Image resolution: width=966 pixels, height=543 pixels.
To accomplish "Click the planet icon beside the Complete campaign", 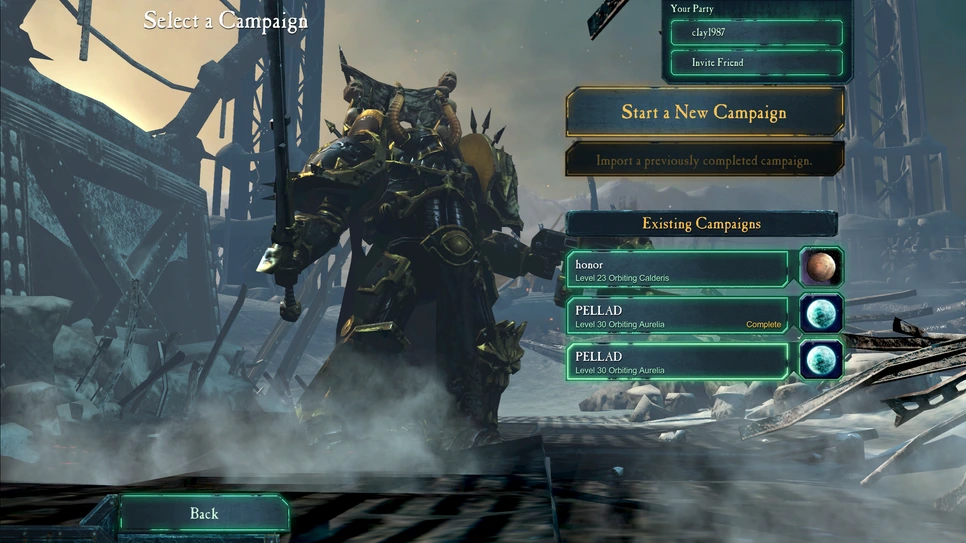I will pyautogui.click(x=821, y=315).
